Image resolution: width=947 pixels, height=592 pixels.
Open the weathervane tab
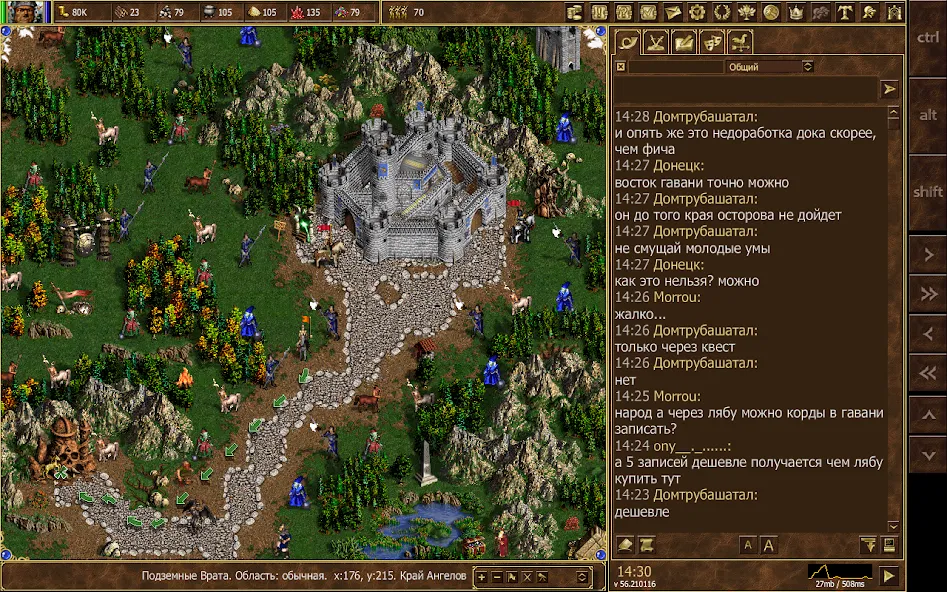click(x=740, y=42)
